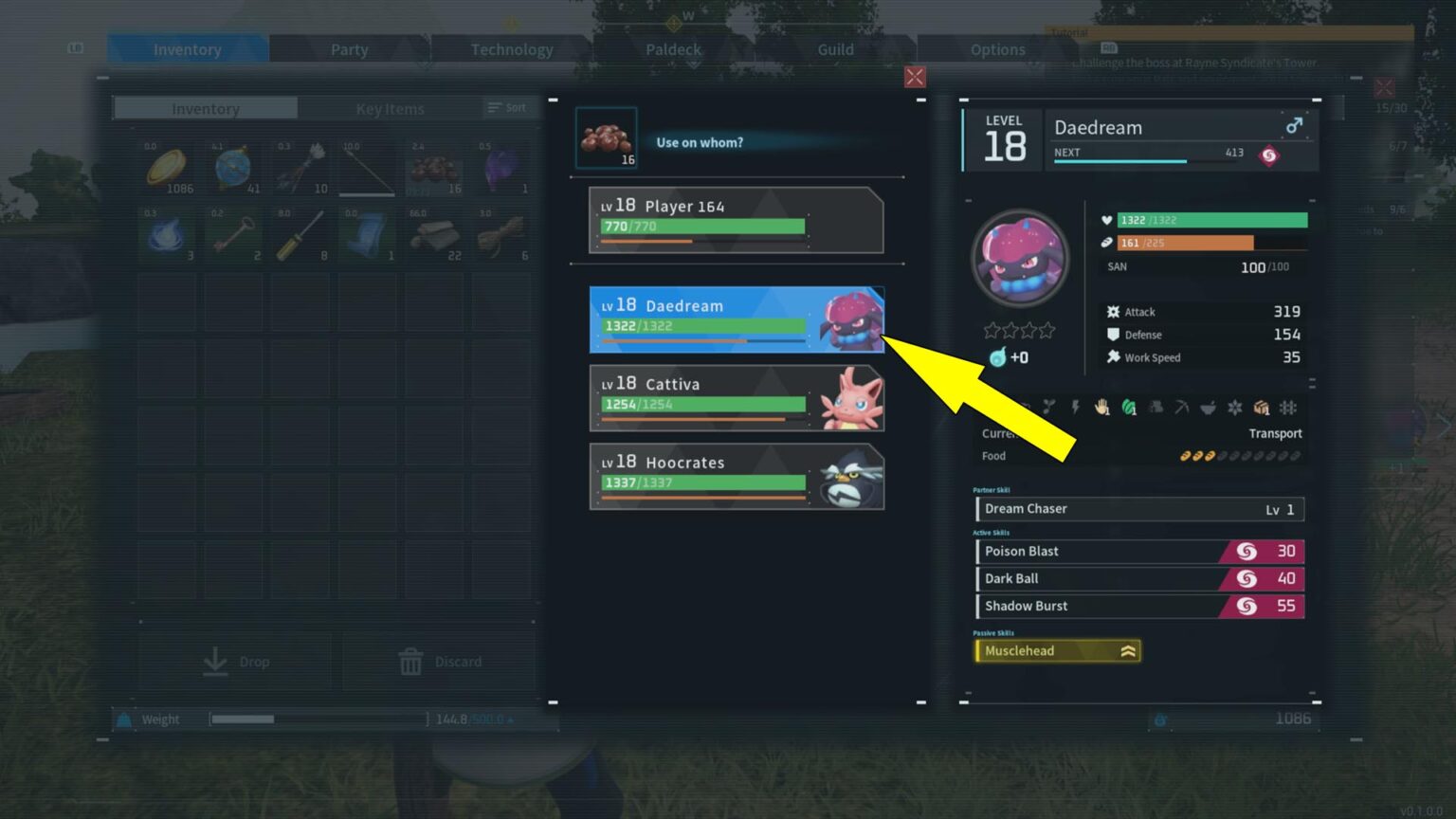Switch to the Party tab
1456x819 pixels.
click(349, 49)
